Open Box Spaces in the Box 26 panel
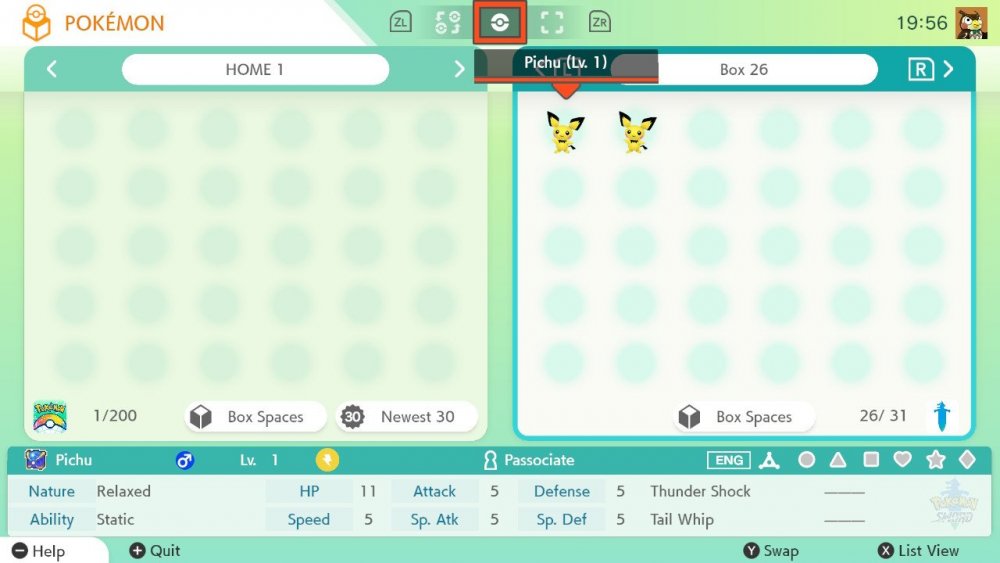 pos(744,417)
